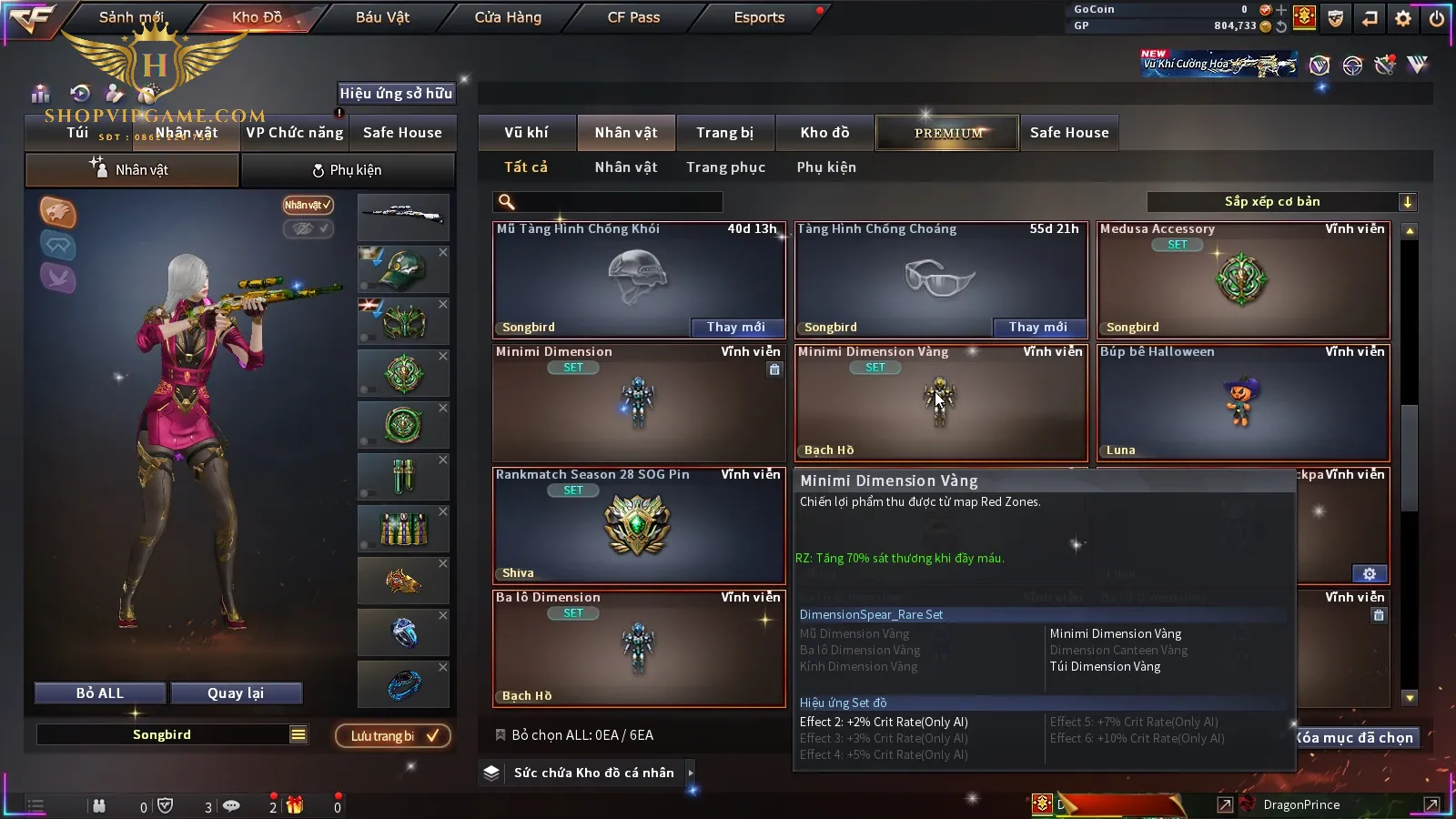Click the Bỏ ALL button
Image resolution: width=1456 pixels, height=819 pixels.
point(100,693)
